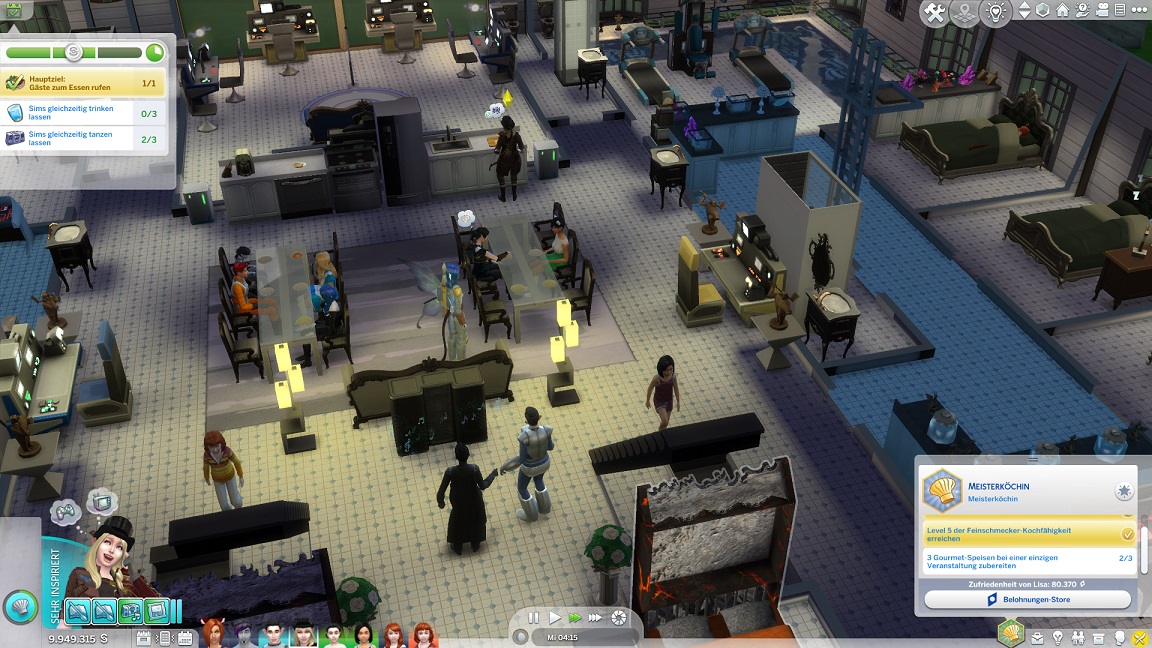Open the three-dots options menu

[1139, 11]
